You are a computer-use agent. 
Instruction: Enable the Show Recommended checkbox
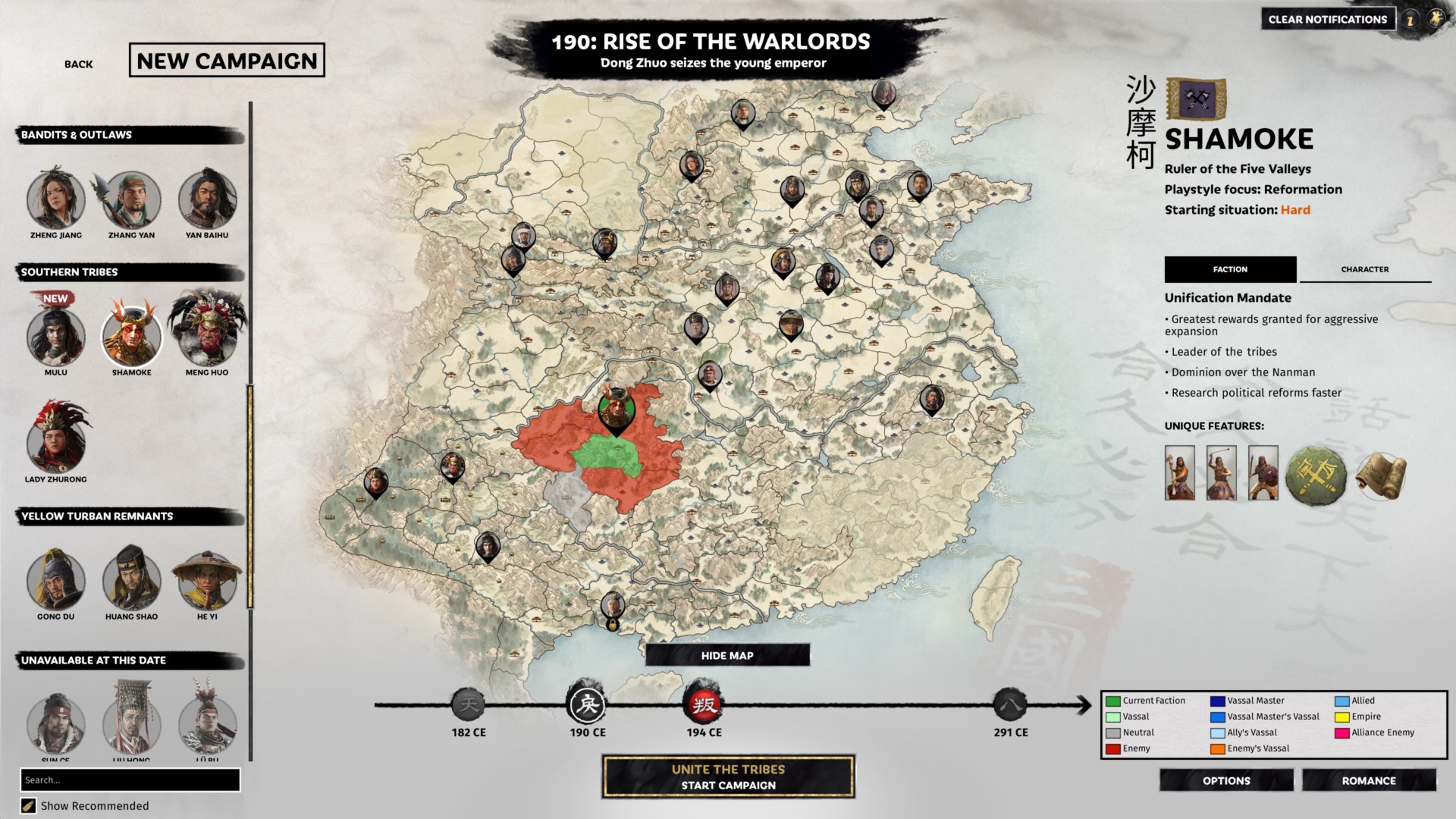click(30, 806)
